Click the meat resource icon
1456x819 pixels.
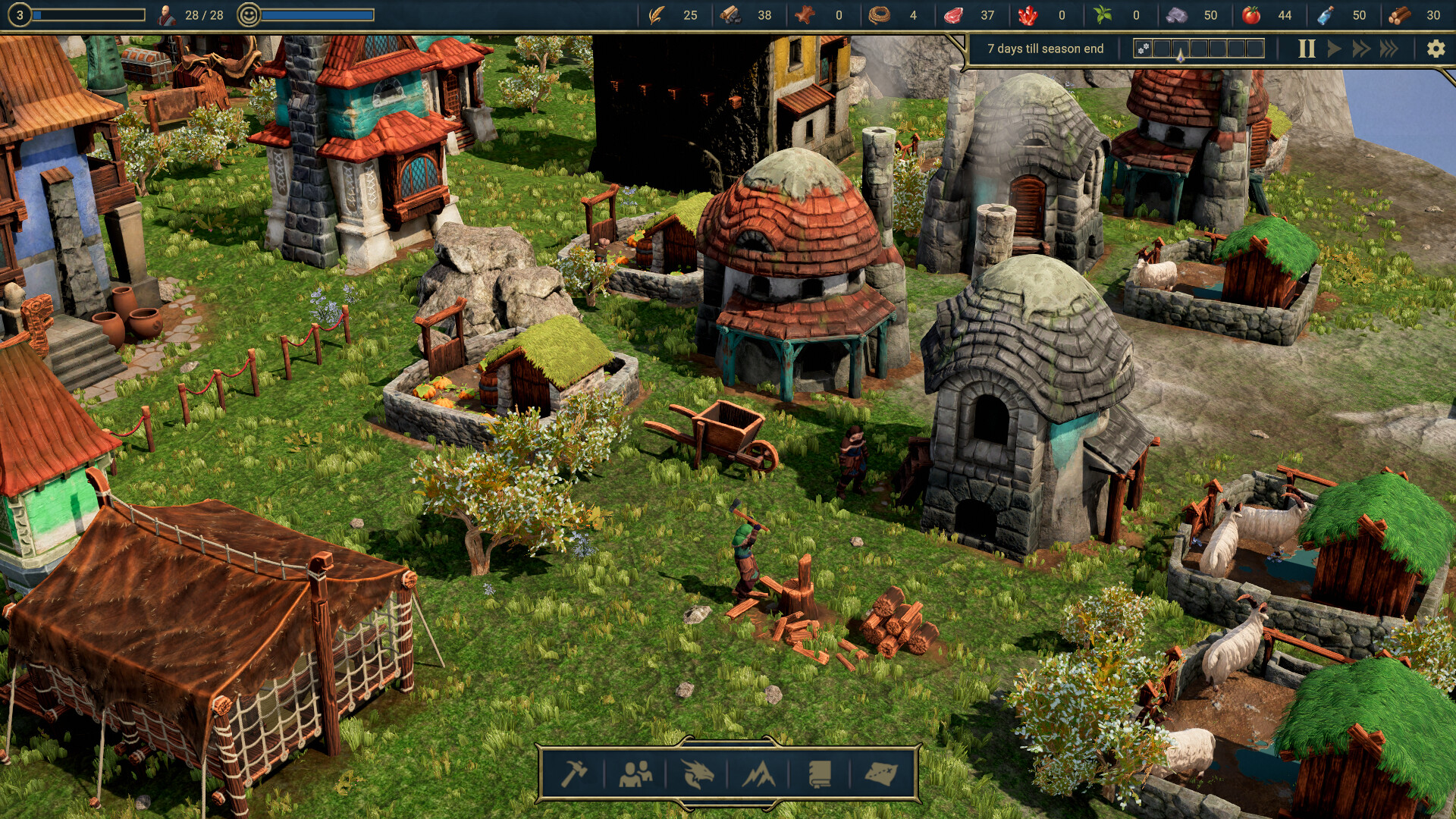(954, 14)
